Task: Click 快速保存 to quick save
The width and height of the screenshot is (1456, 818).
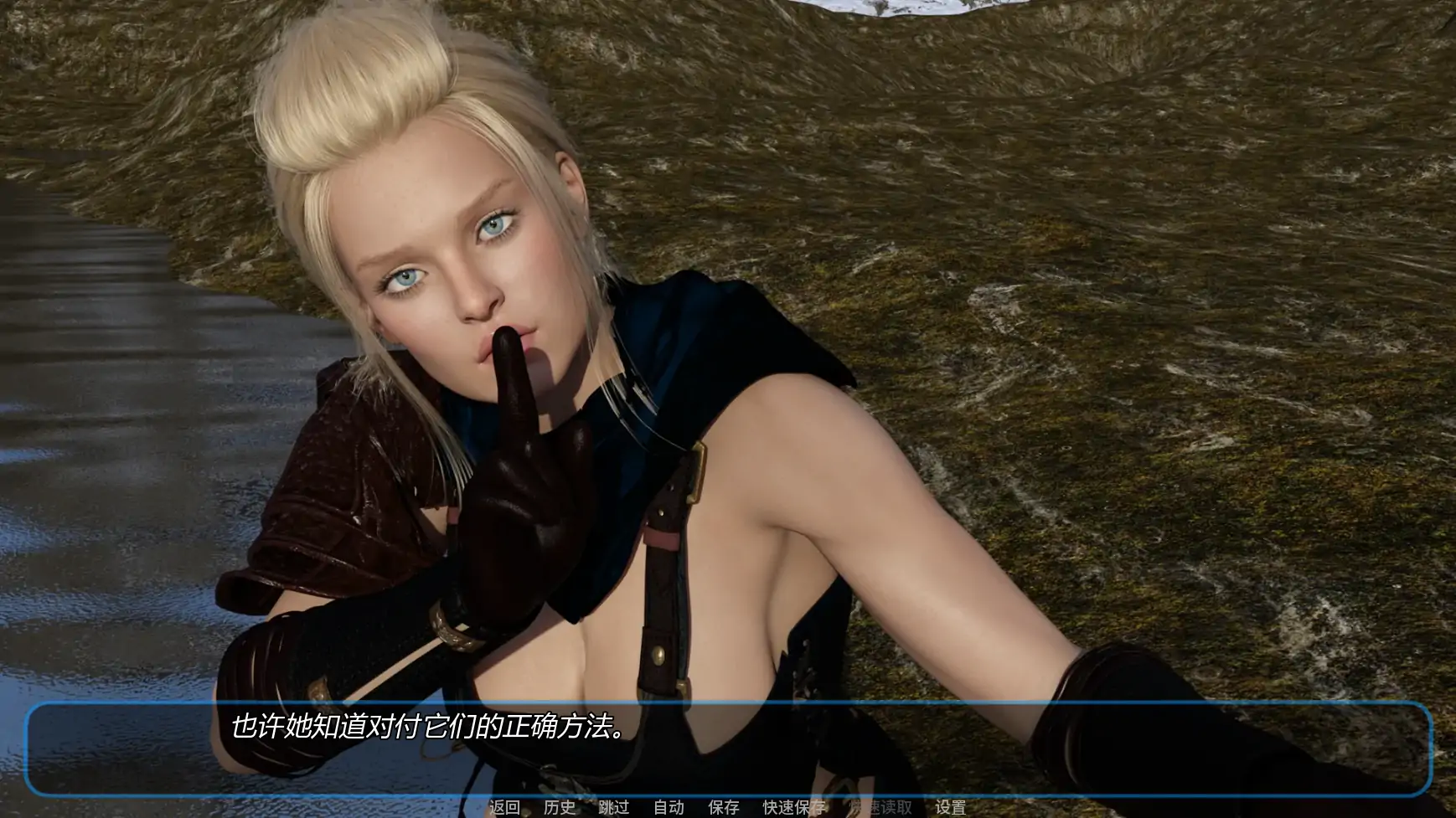Action: point(794,807)
